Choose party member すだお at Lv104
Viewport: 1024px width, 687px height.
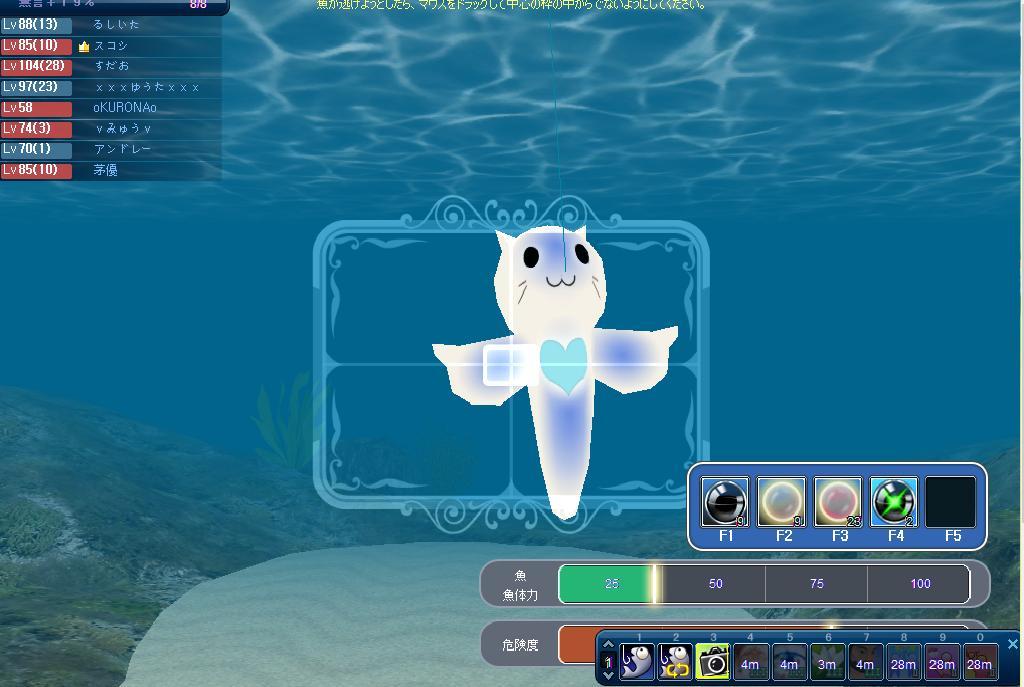pyautogui.click(x=112, y=66)
